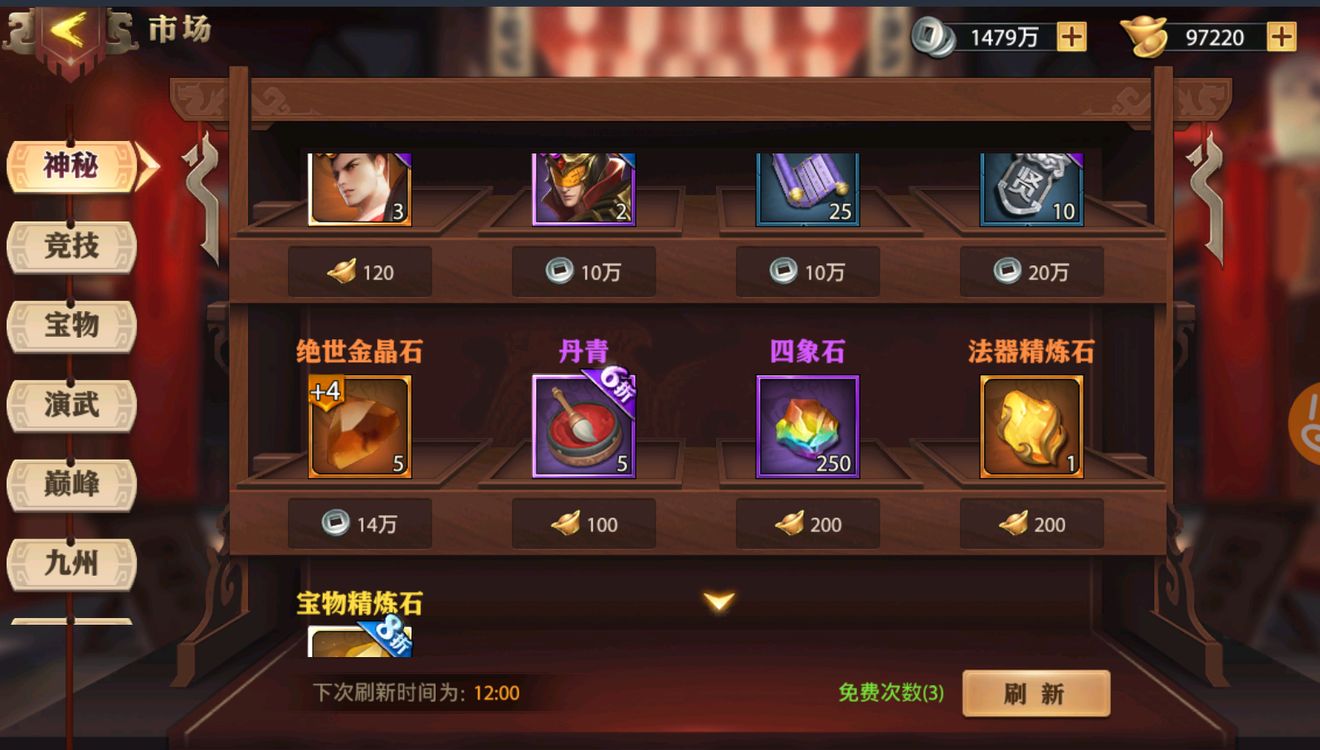Select the 演武 sidebar tab
The width and height of the screenshot is (1320, 750).
point(70,405)
